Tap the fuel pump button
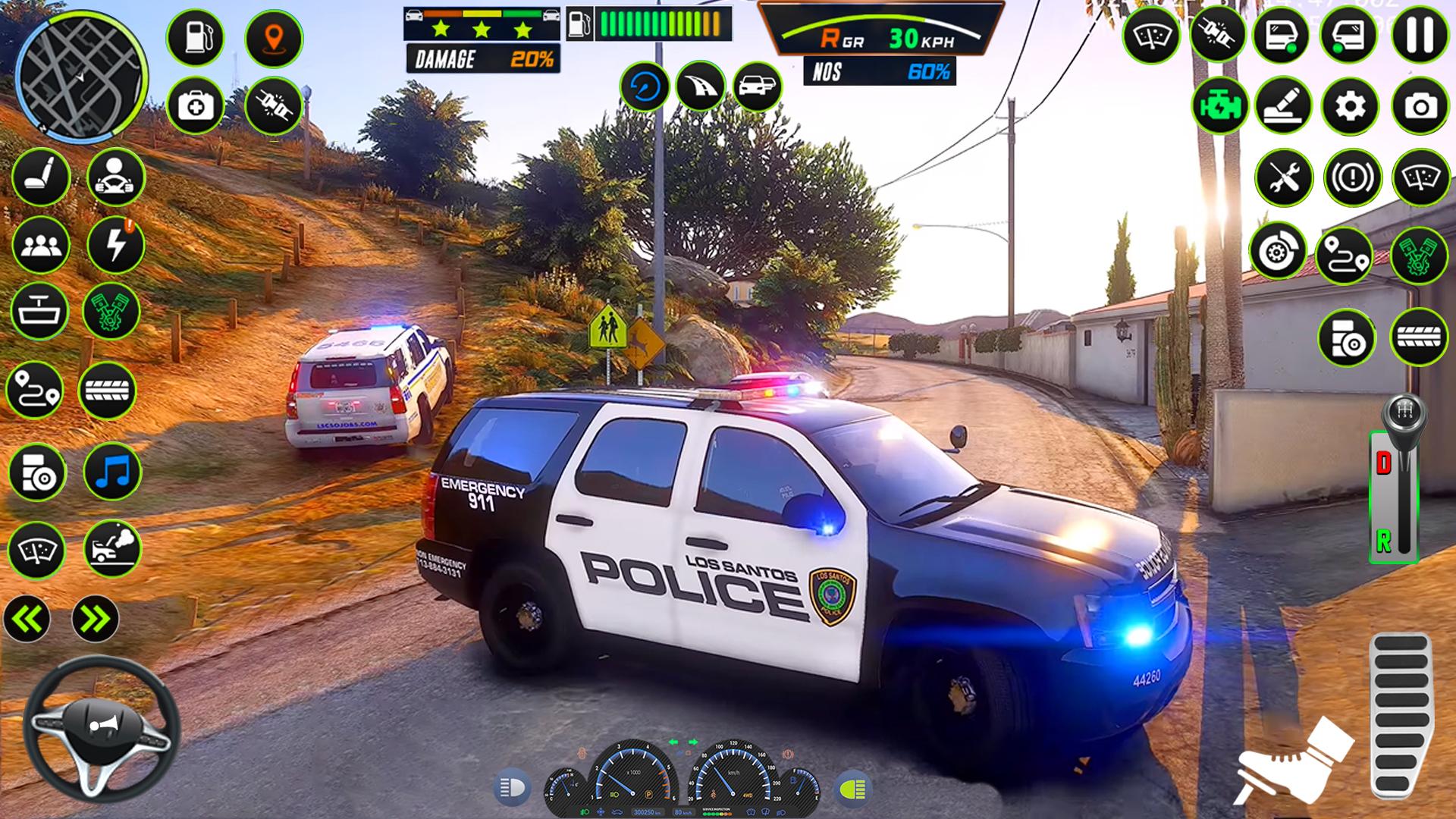Screen dimensions: 1456x819 pos(195,37)
